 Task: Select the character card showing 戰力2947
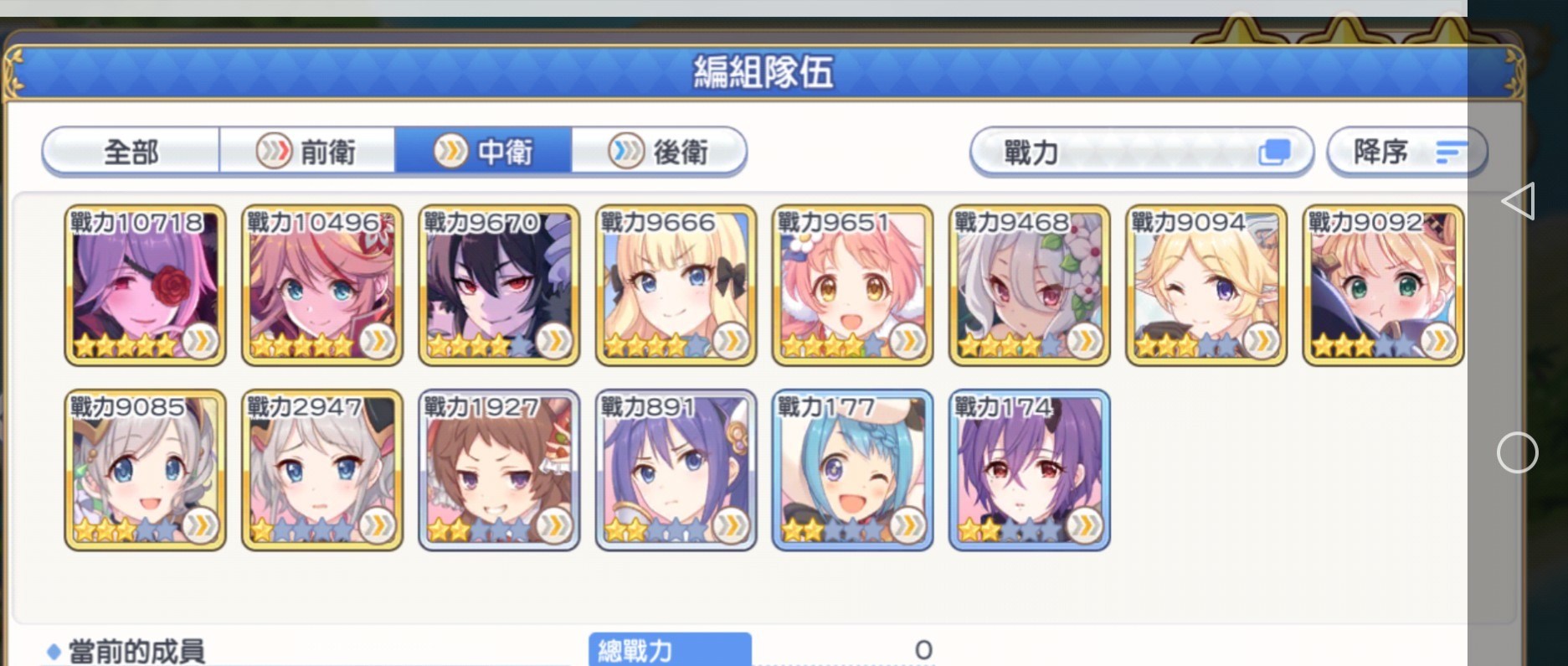321,467
